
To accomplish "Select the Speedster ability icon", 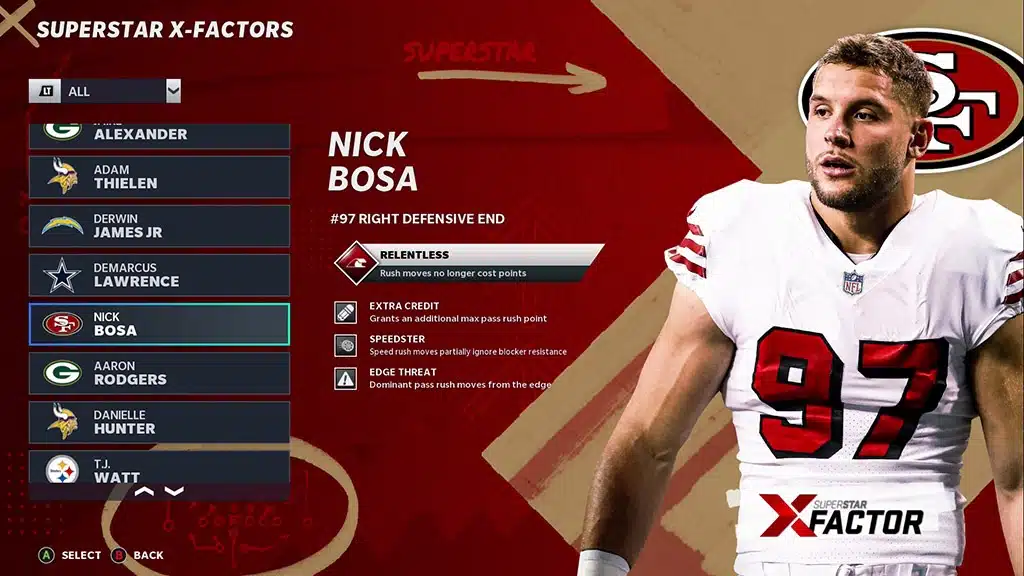I will (345, 345).
